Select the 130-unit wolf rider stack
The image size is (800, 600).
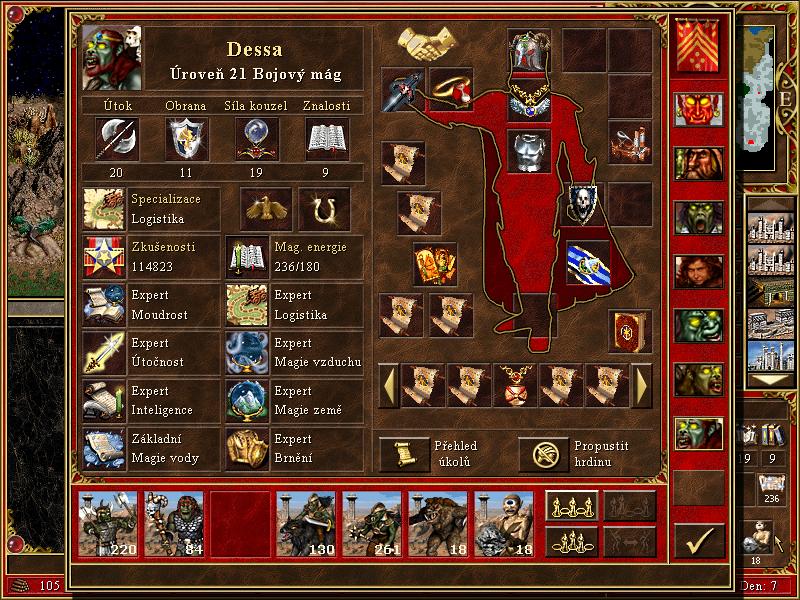(x=306, y=524)
